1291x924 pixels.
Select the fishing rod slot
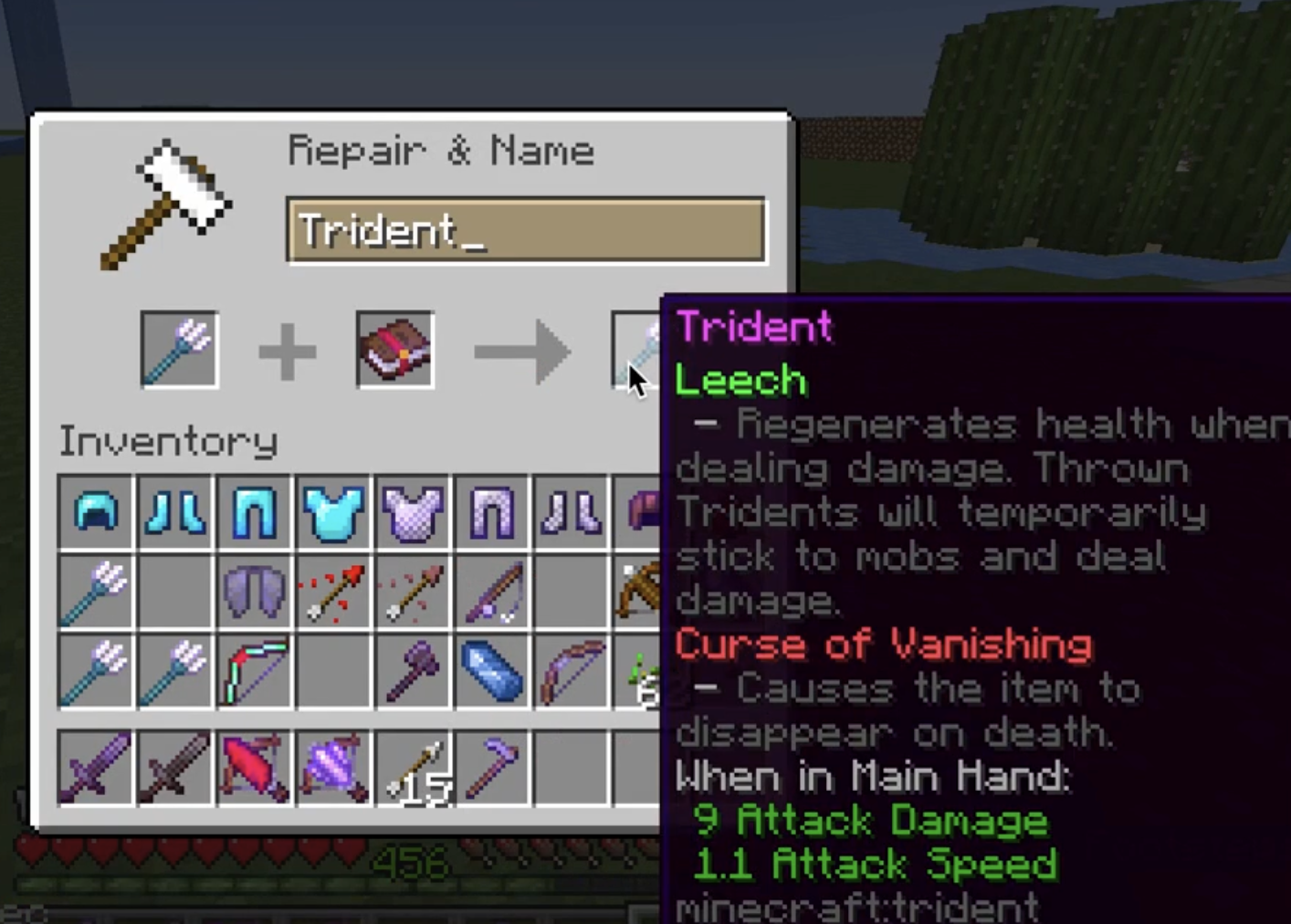pyautogui.click(x=492, y=592)
